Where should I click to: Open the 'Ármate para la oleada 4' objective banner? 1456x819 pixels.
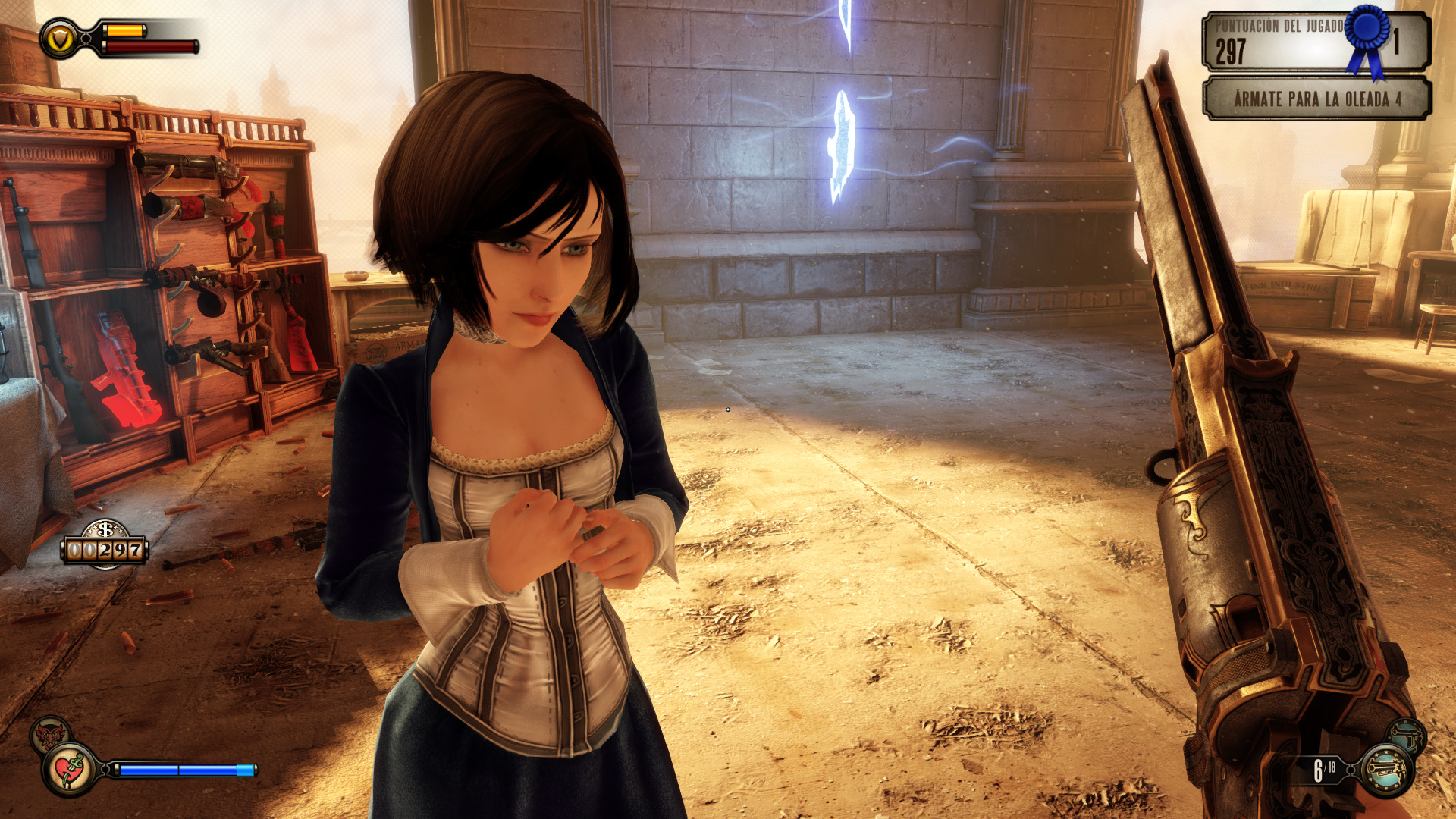tap(1316, 99)
